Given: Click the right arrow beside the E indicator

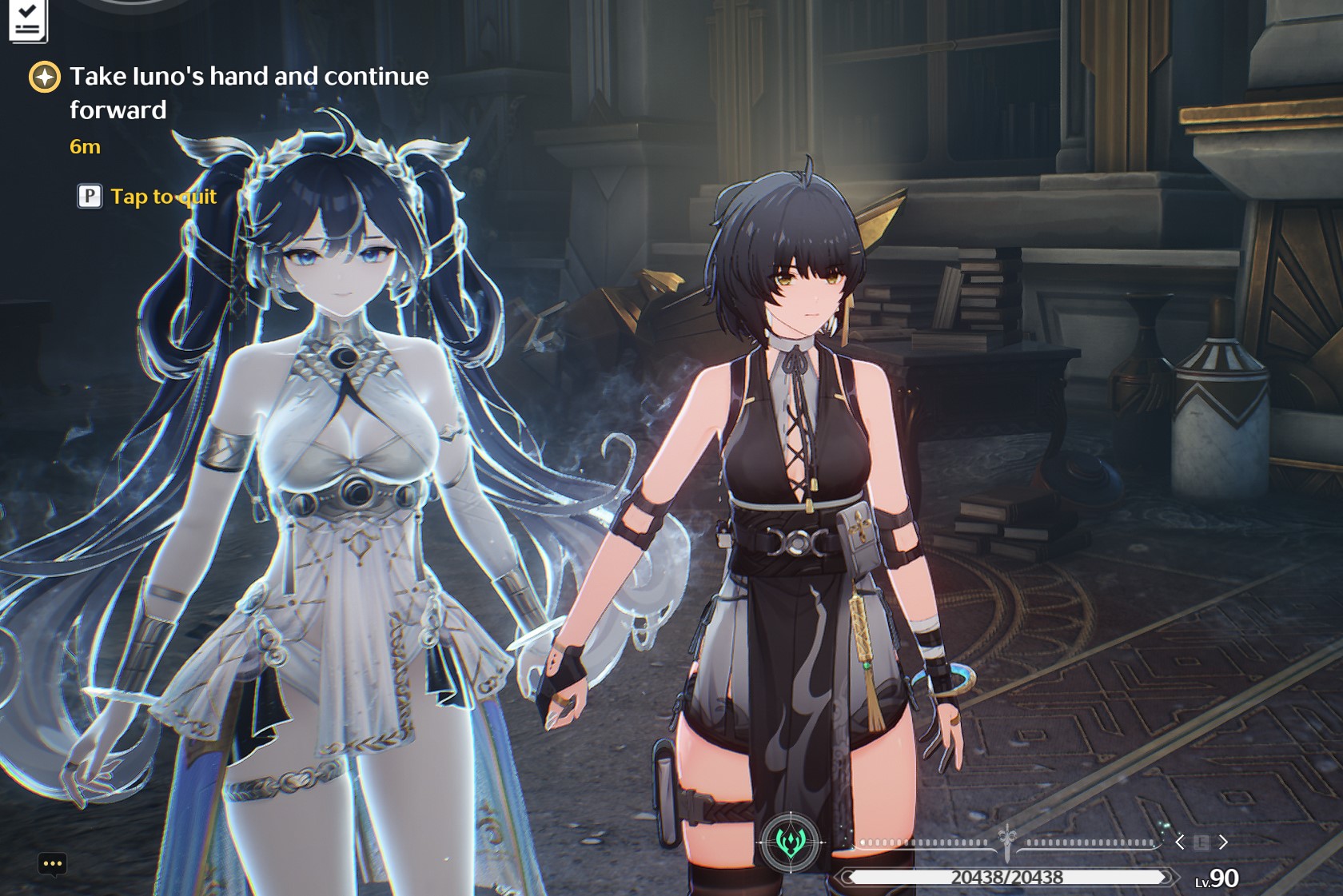Looking at the screenshot, I should [1223, 842].
